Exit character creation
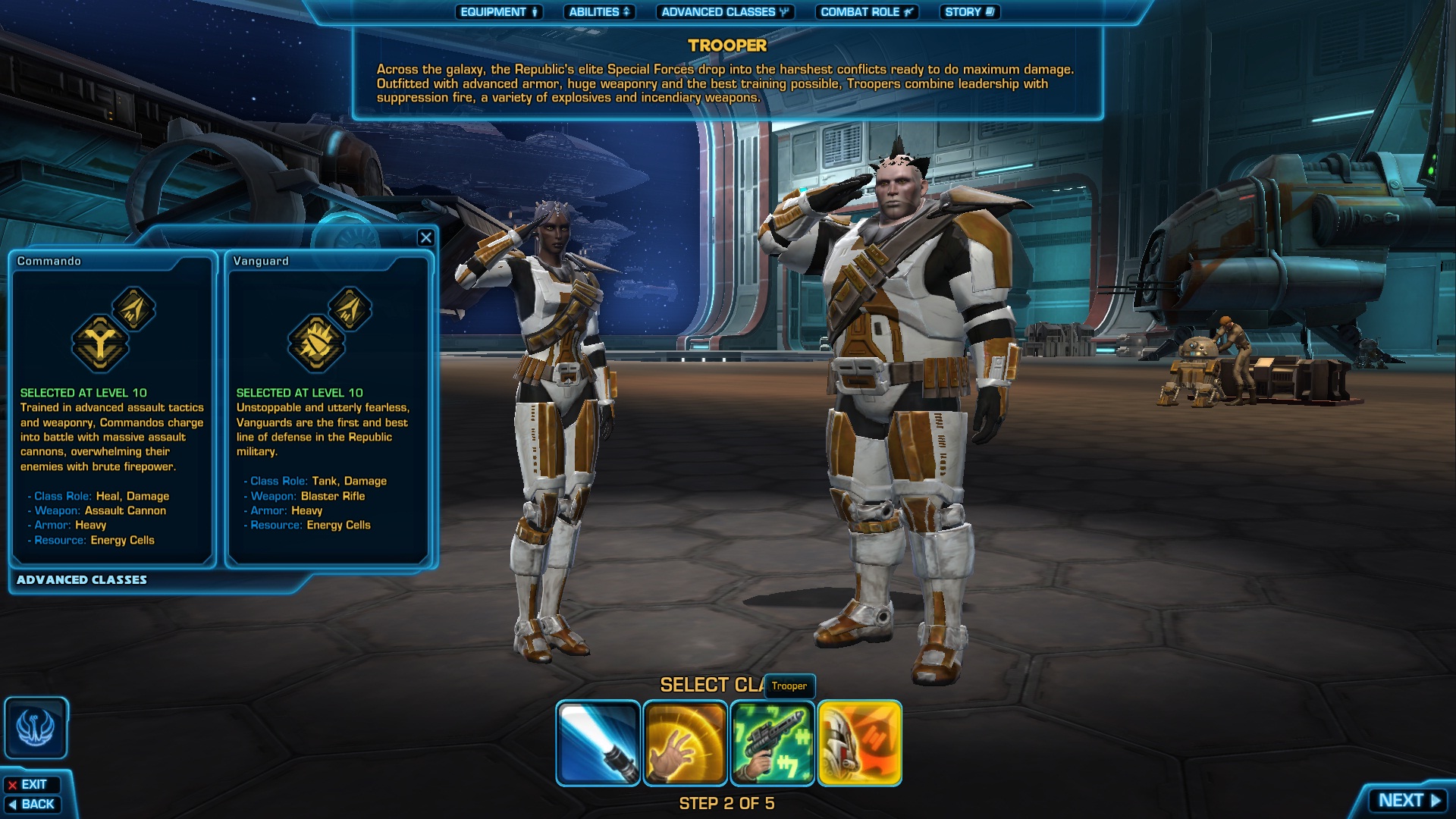The width and height of the screenshot is (1456, 819). point(32,785)
